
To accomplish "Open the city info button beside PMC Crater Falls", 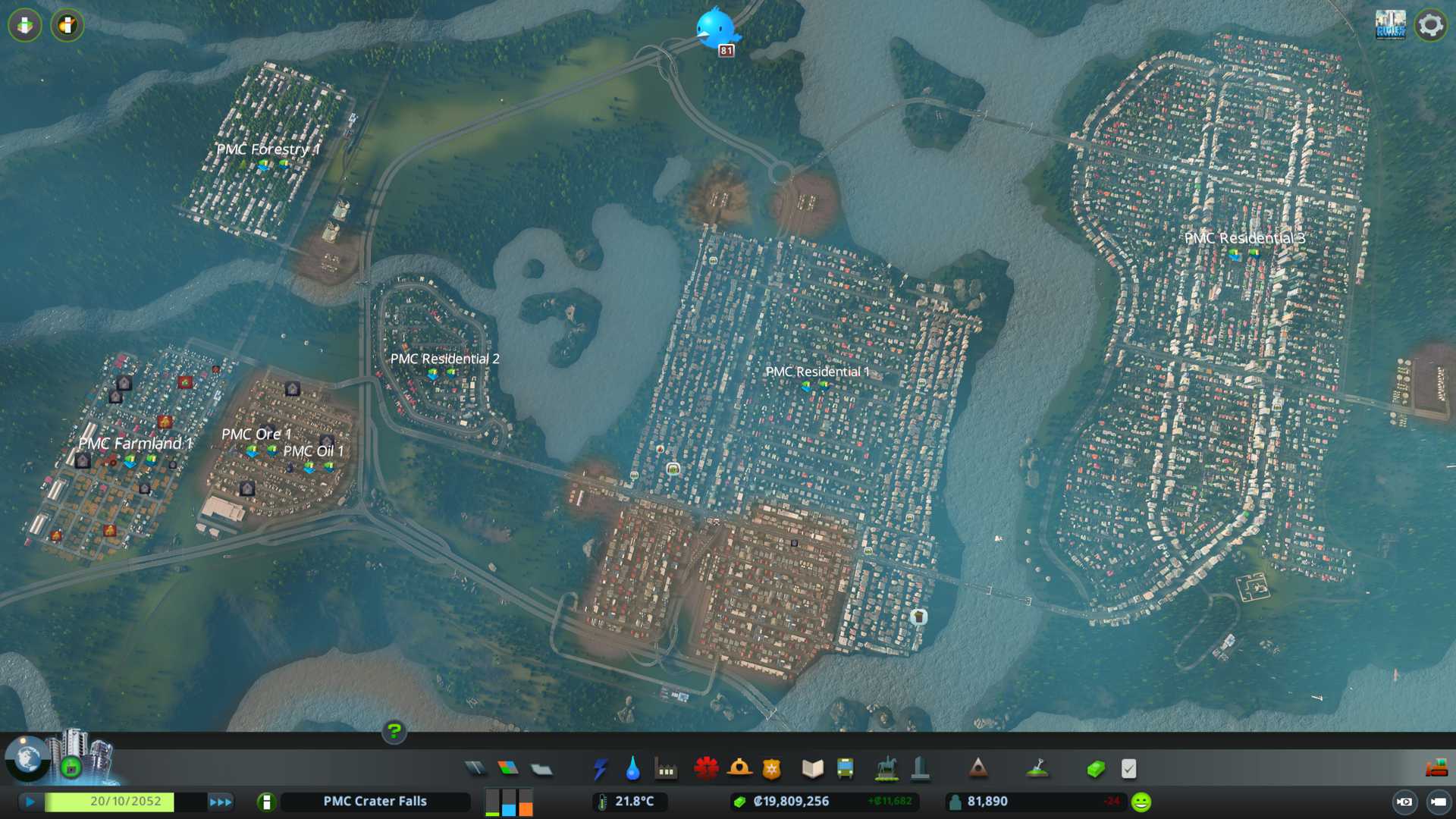I will (266, 802).
